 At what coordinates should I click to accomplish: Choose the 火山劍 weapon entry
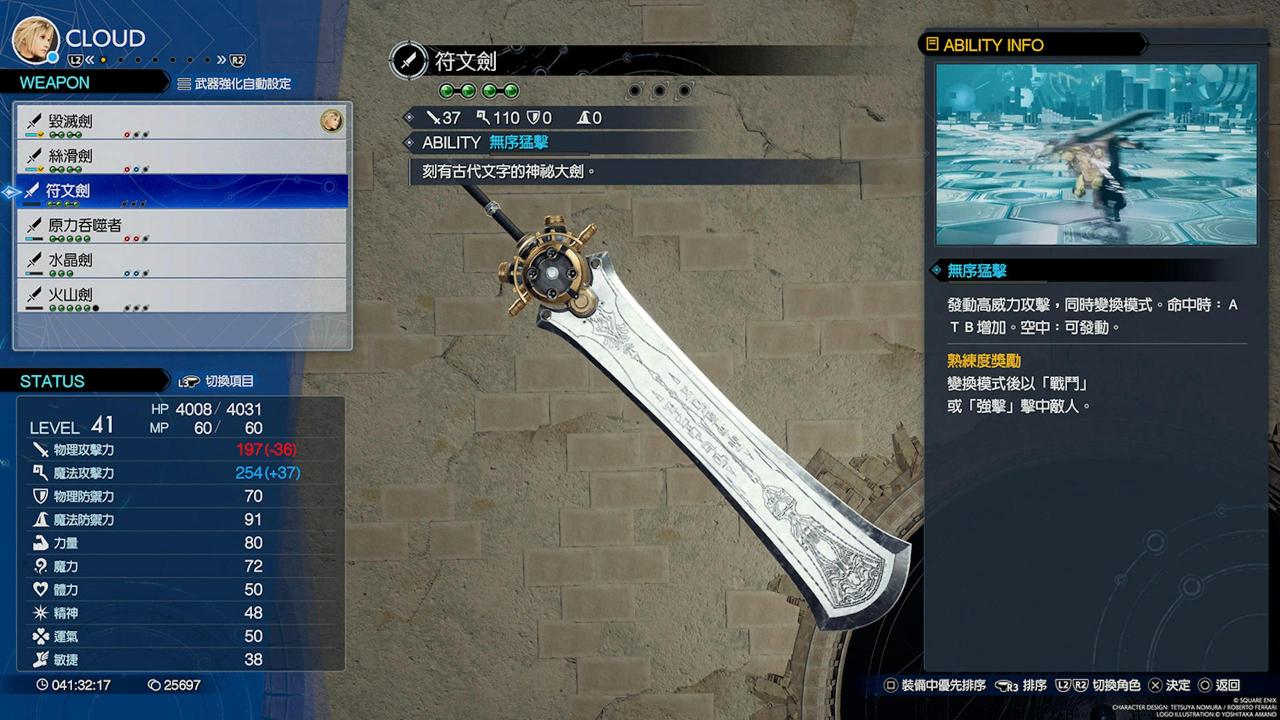[x=182, y=295]
